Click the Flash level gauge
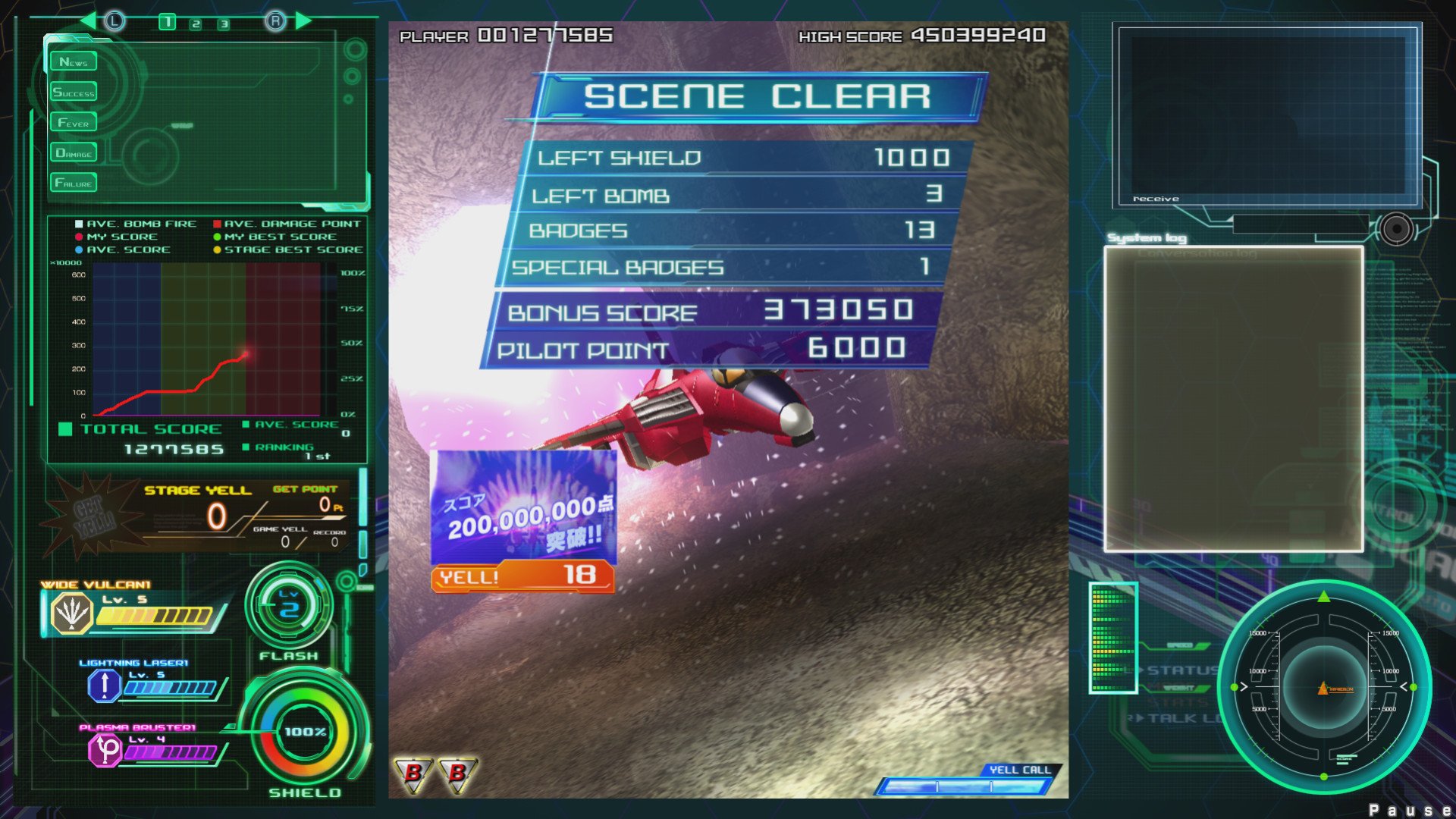1456x819 pixels. pyautogui.click(x=289, y=607)
